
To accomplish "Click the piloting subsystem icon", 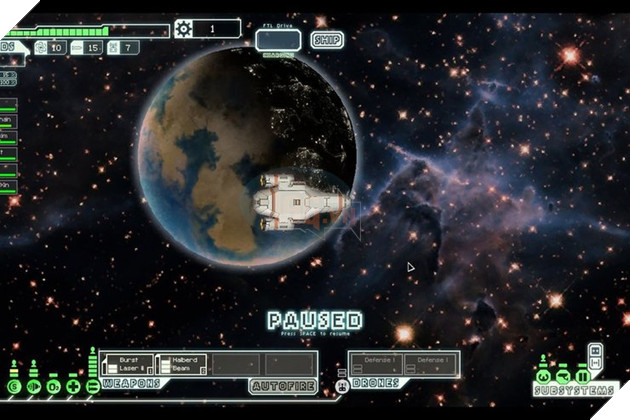I will pos(544,376).
